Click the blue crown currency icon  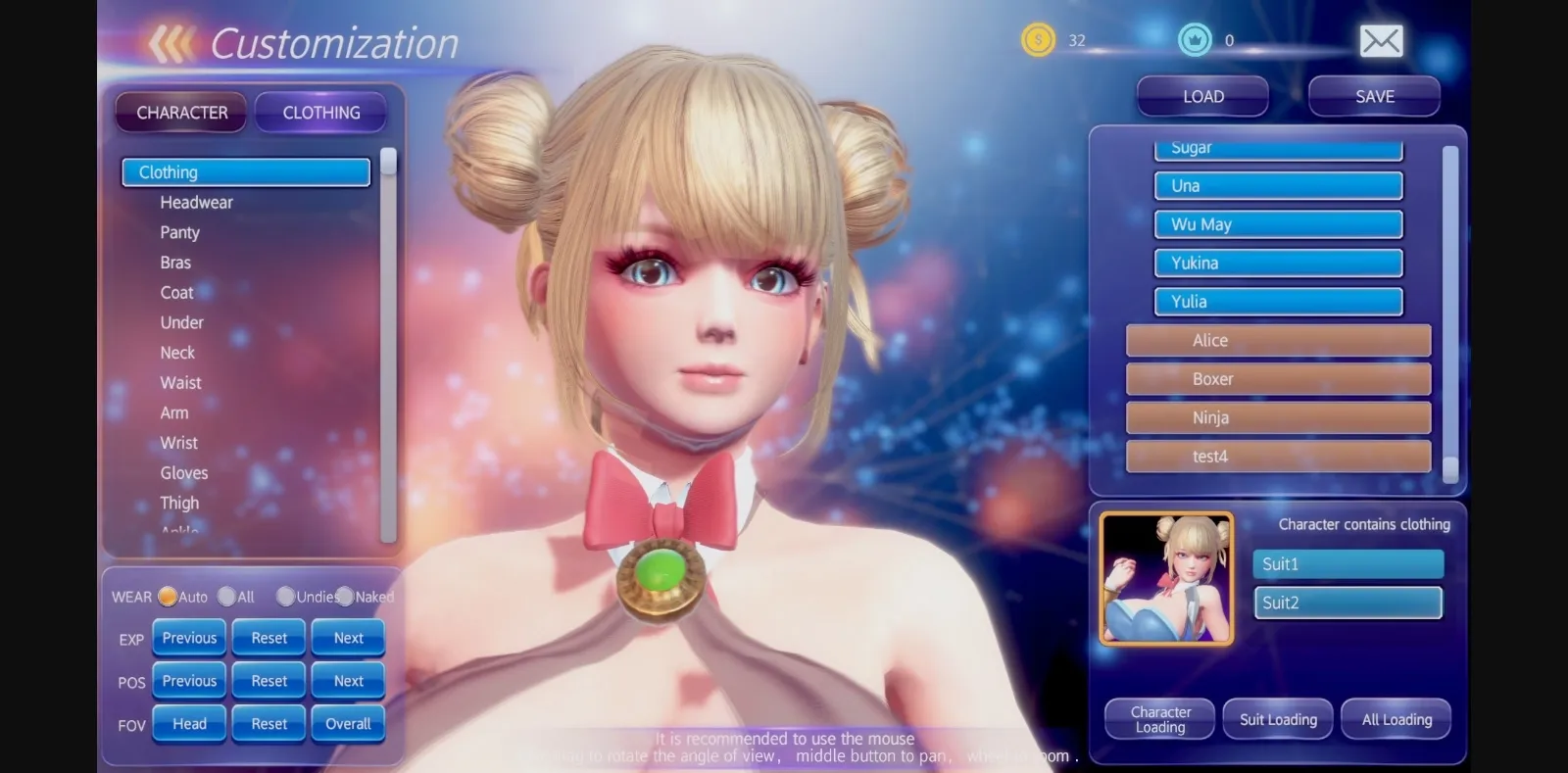click(x=1195, y=40)
